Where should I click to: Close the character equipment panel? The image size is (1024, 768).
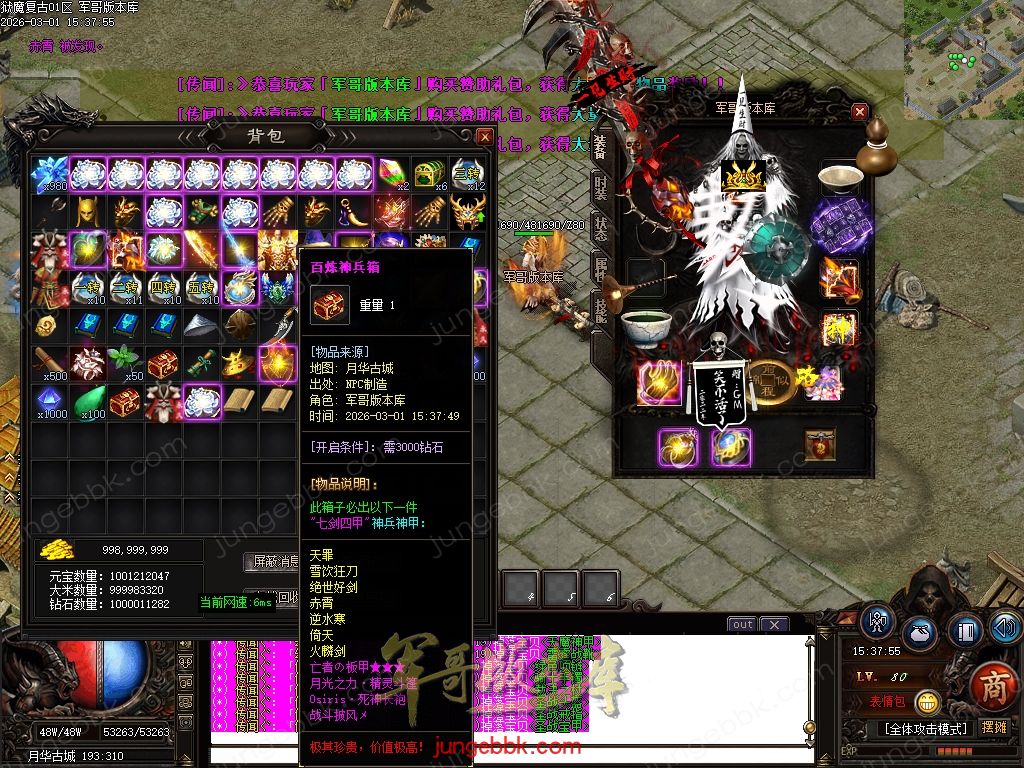click(x=860, y=112)
